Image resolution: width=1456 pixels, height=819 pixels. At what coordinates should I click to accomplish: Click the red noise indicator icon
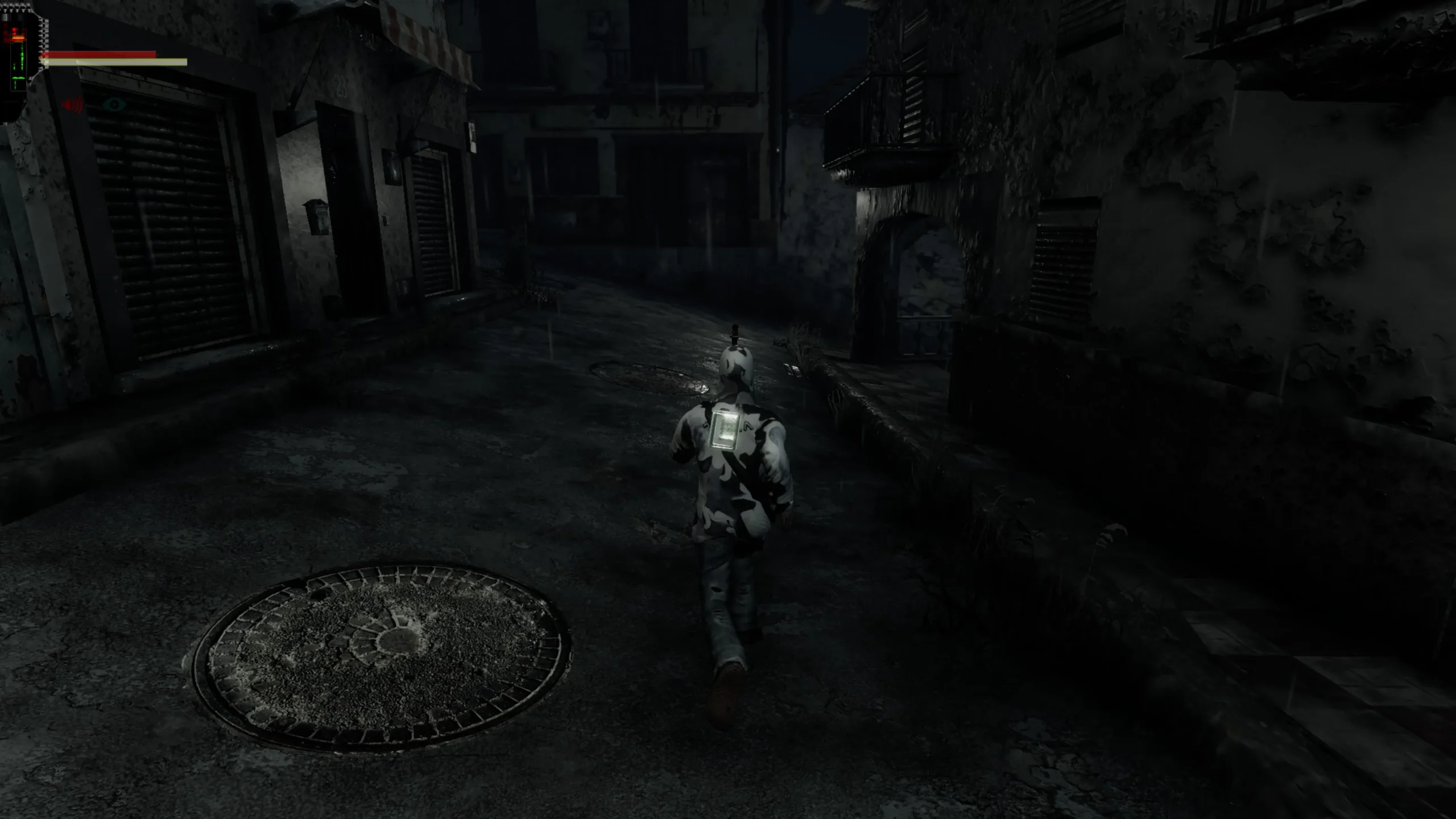pos(73,105)
